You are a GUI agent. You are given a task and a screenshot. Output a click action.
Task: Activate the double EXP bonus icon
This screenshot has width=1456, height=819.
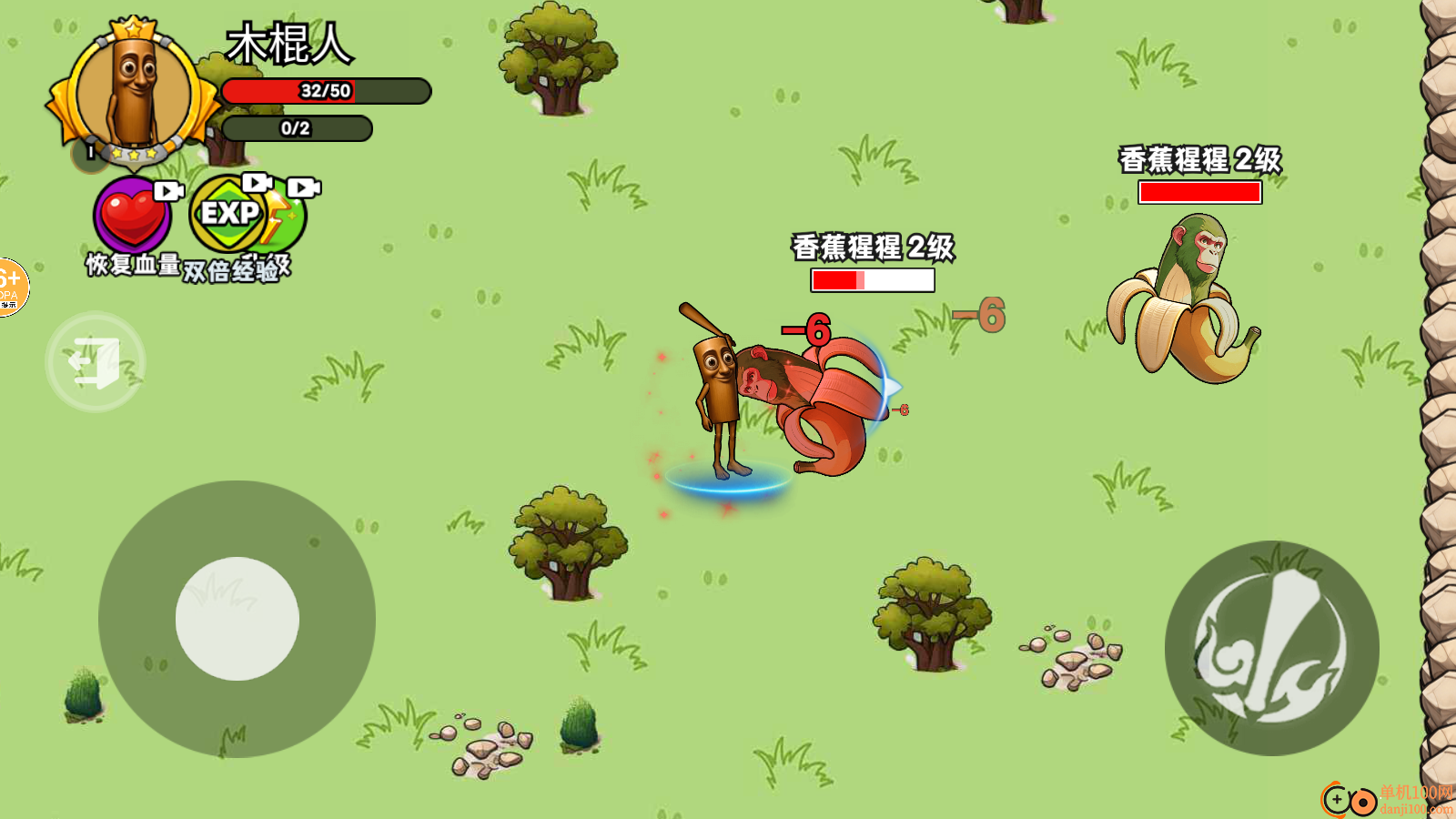pyautogui.click(x=244, y=217)
